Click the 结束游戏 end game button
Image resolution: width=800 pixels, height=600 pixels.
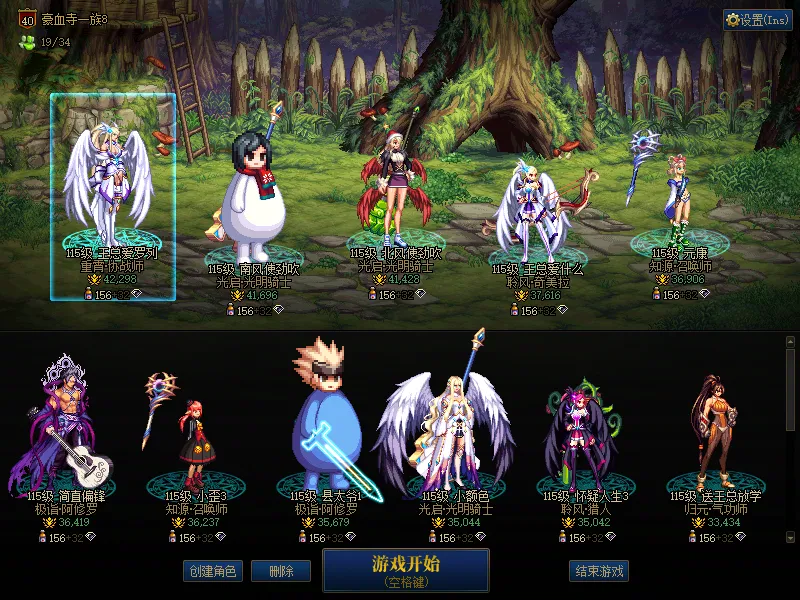click(x=599, y=571)
